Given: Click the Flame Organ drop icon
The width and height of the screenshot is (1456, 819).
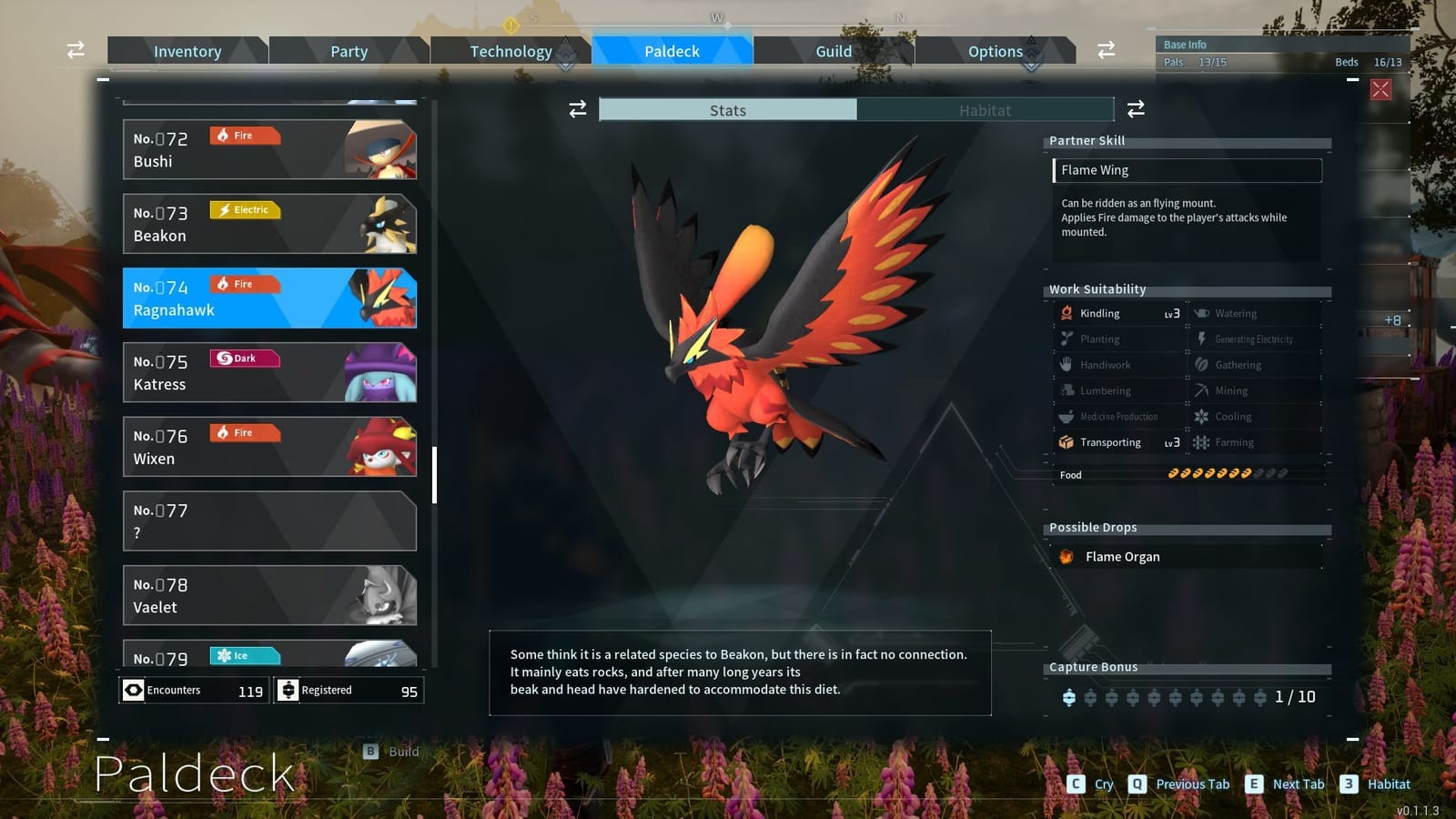Looking at the screenshot, I should [x=1066, y=556].
